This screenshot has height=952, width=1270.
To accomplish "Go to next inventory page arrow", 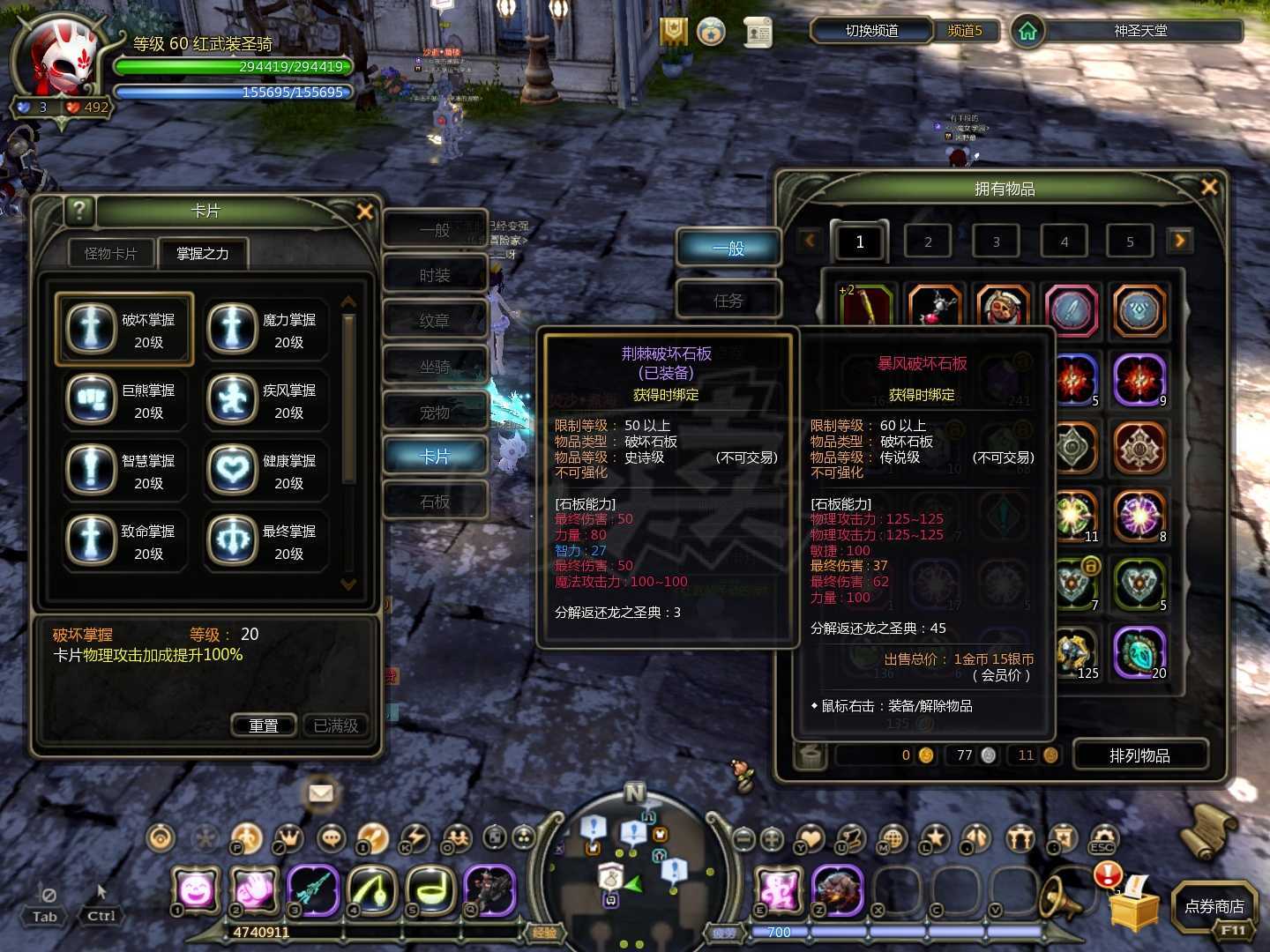I will pyautogui.click(x=1179, y=240).
